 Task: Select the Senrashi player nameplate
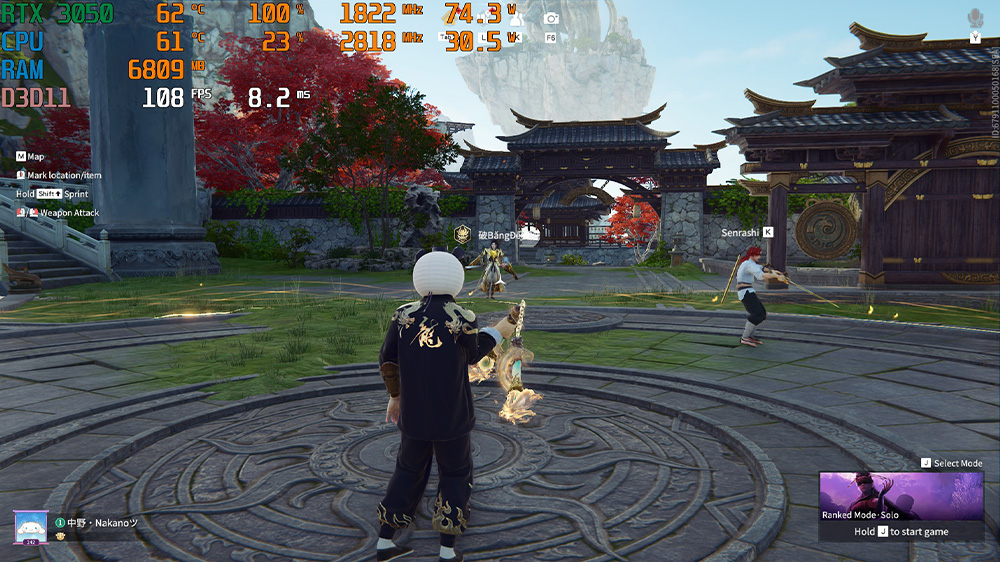pyautogui.click(x=740, y=232)
